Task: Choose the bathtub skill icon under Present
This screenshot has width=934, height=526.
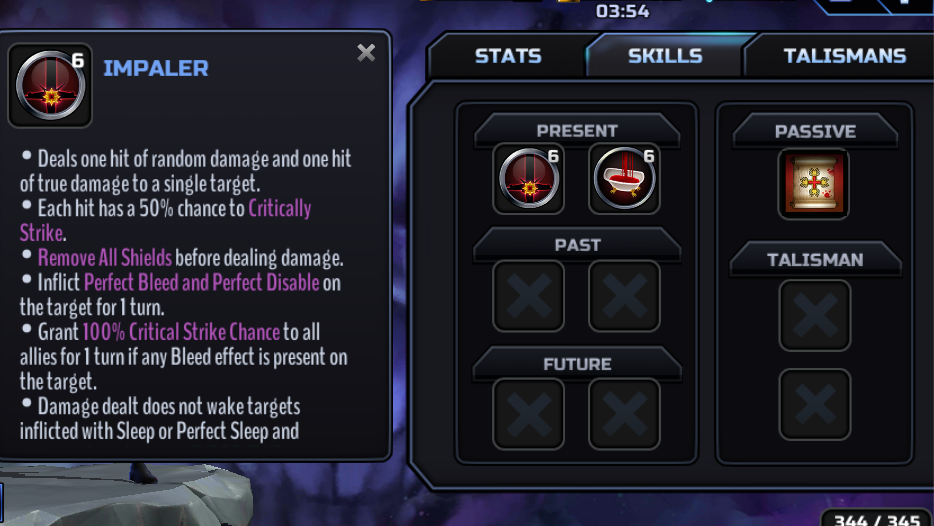Action: (624, 180)
